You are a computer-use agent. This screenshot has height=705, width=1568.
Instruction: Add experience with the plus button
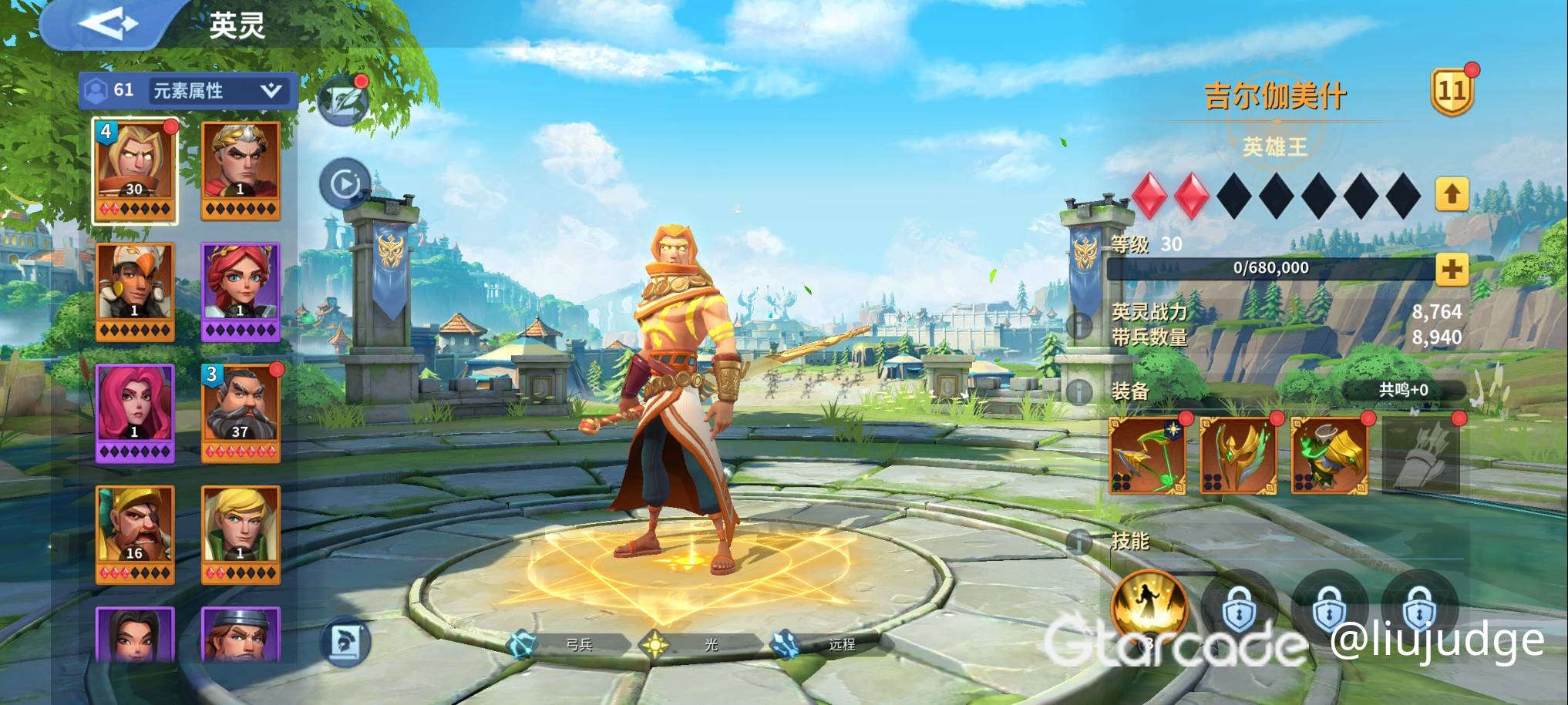pyautogui.click(x=1452, y=269)
